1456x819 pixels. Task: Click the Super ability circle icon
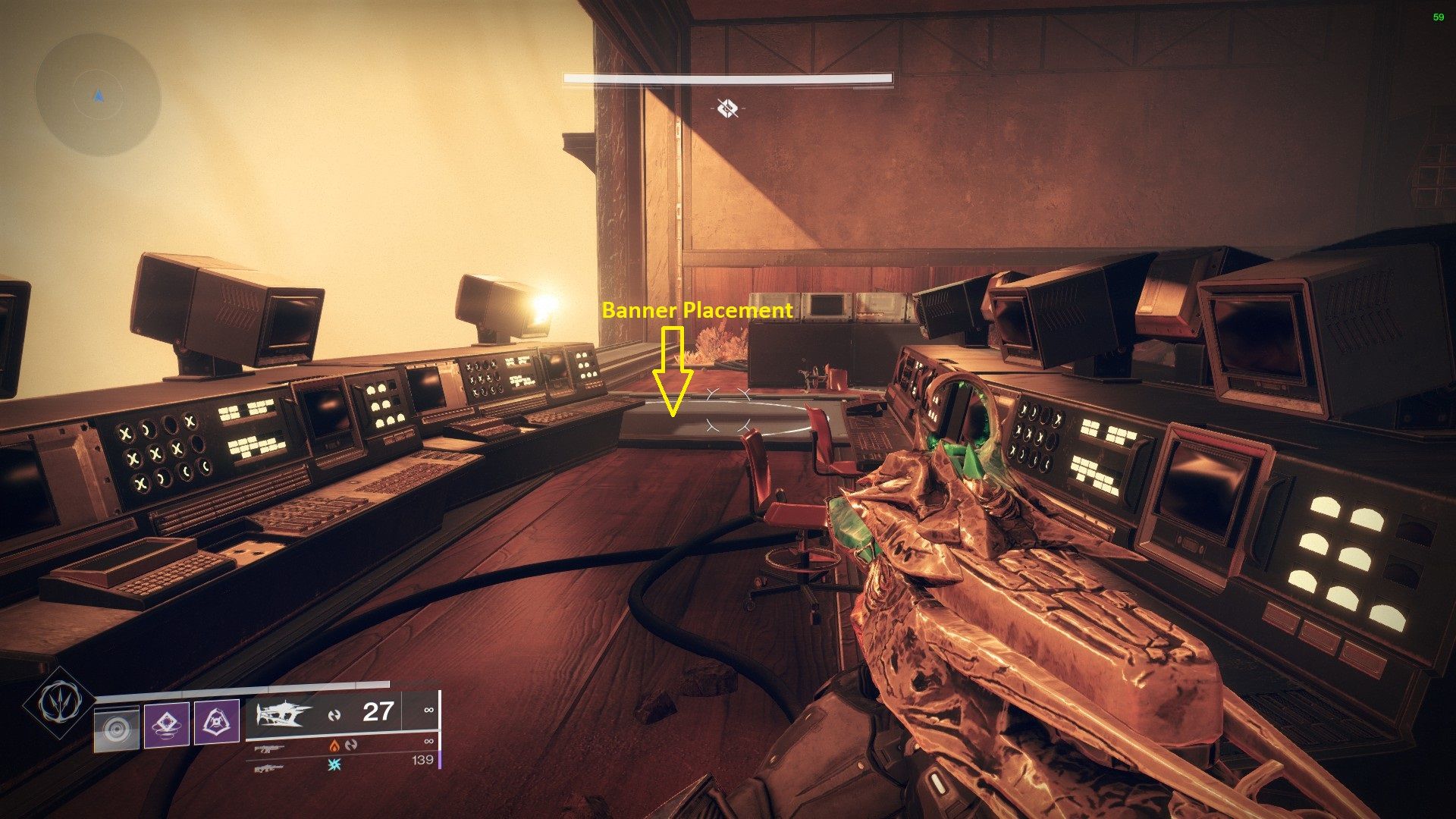118,726
